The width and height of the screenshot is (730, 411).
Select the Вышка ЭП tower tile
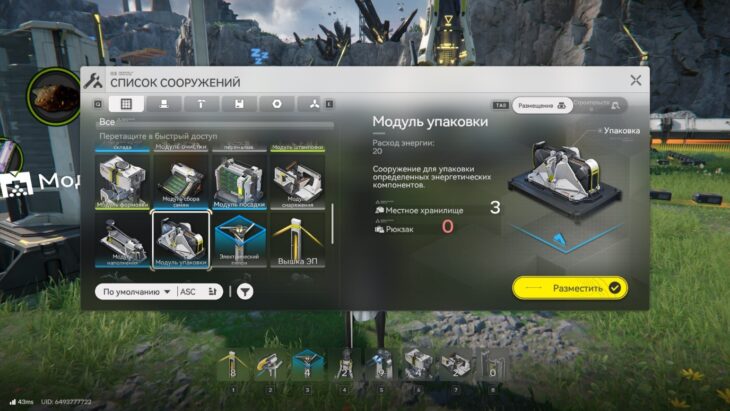click(297, 241)
